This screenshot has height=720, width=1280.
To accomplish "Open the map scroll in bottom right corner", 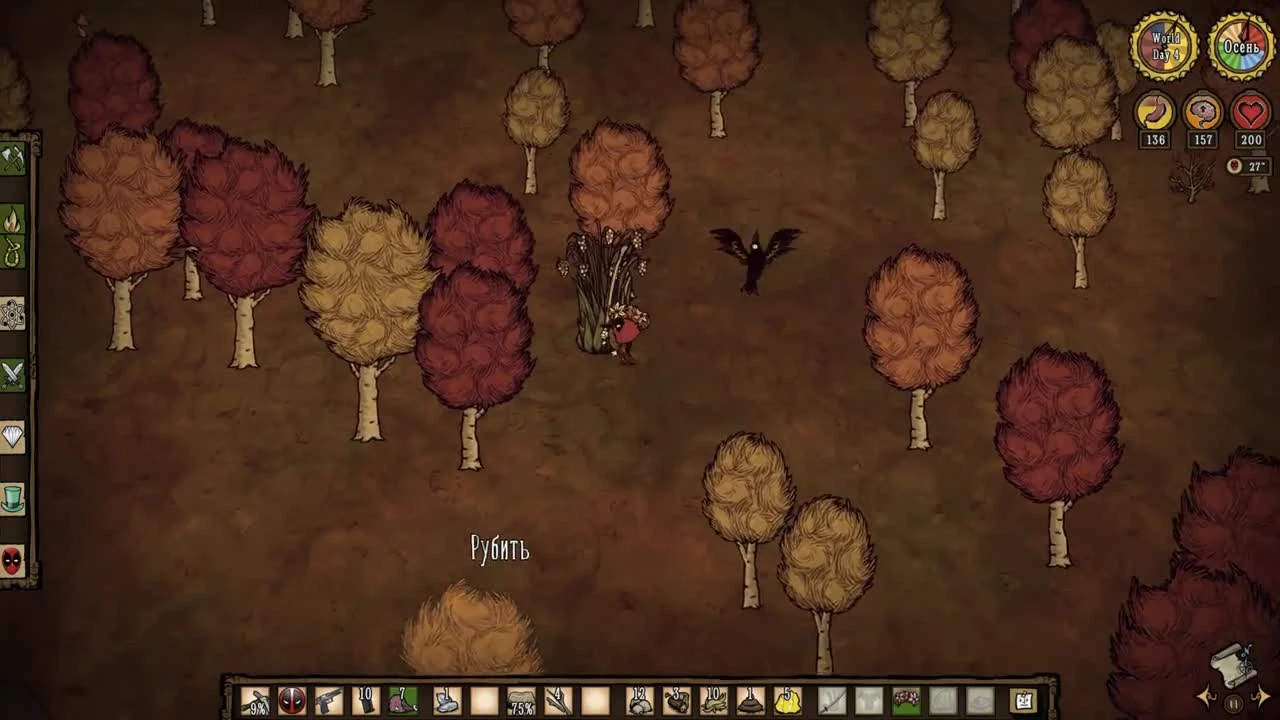I will tap(1233, 666).
